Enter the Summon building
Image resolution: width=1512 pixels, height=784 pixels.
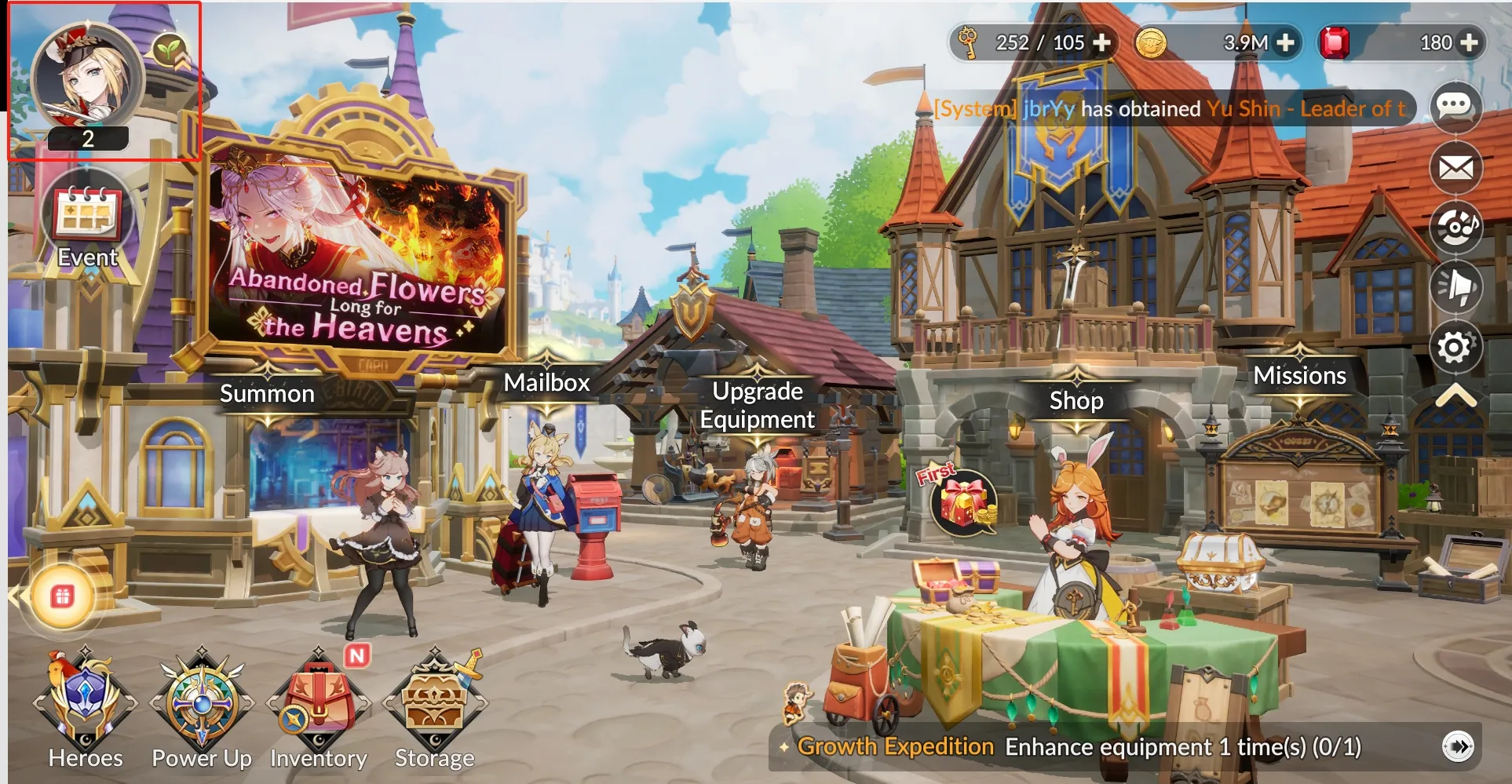(267, 394)
